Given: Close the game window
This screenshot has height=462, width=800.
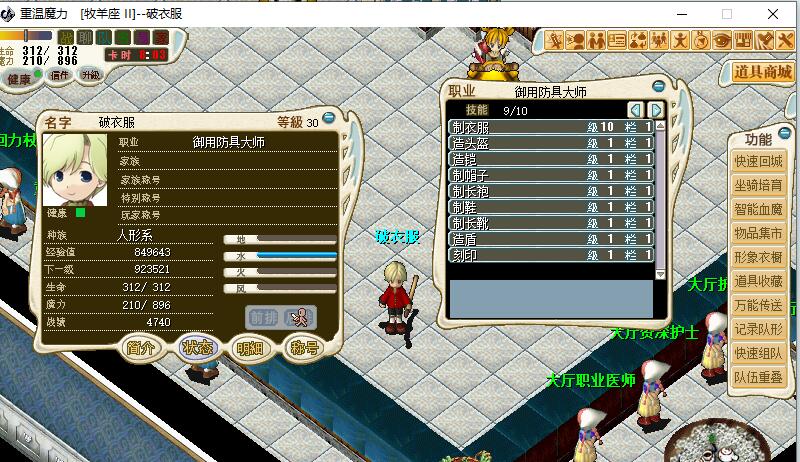Looking at the screenshot, I should click(774, 14).
